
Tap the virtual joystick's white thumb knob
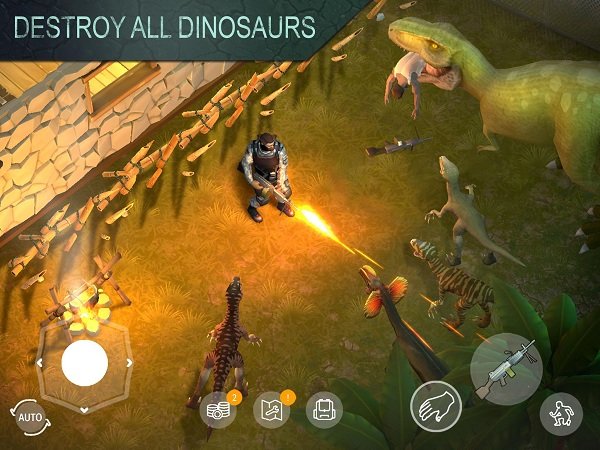pyautogui.click(x=84, y=363)
